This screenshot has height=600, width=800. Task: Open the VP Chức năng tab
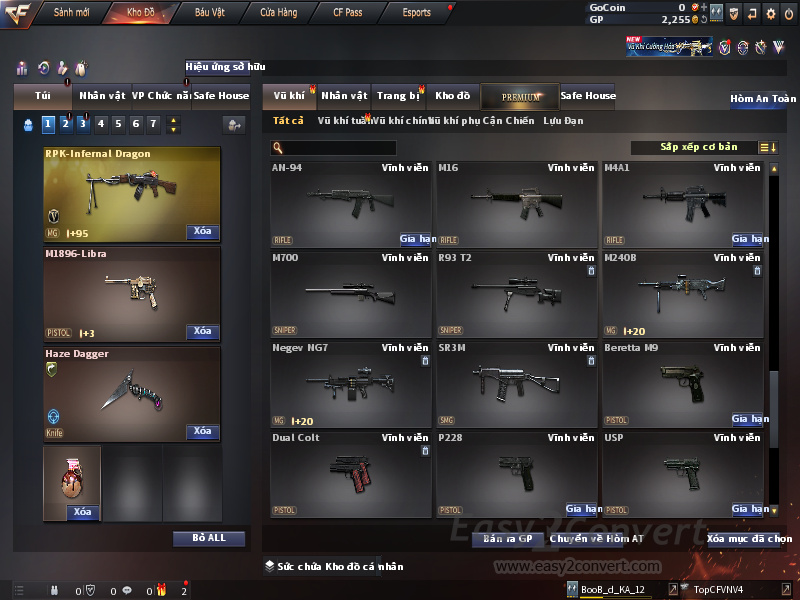pos(160,96)
